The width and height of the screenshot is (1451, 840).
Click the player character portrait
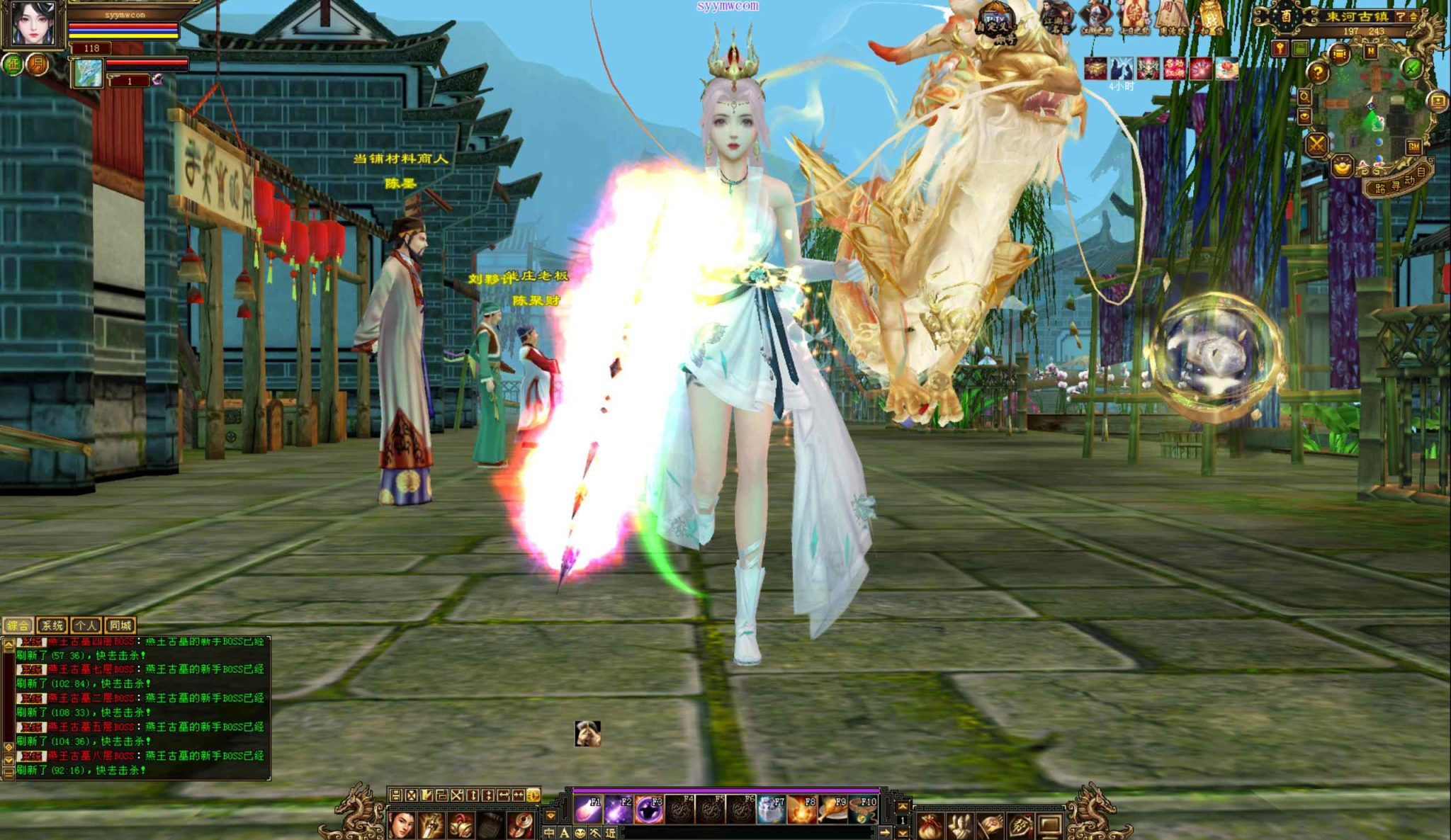coord(33,23)
